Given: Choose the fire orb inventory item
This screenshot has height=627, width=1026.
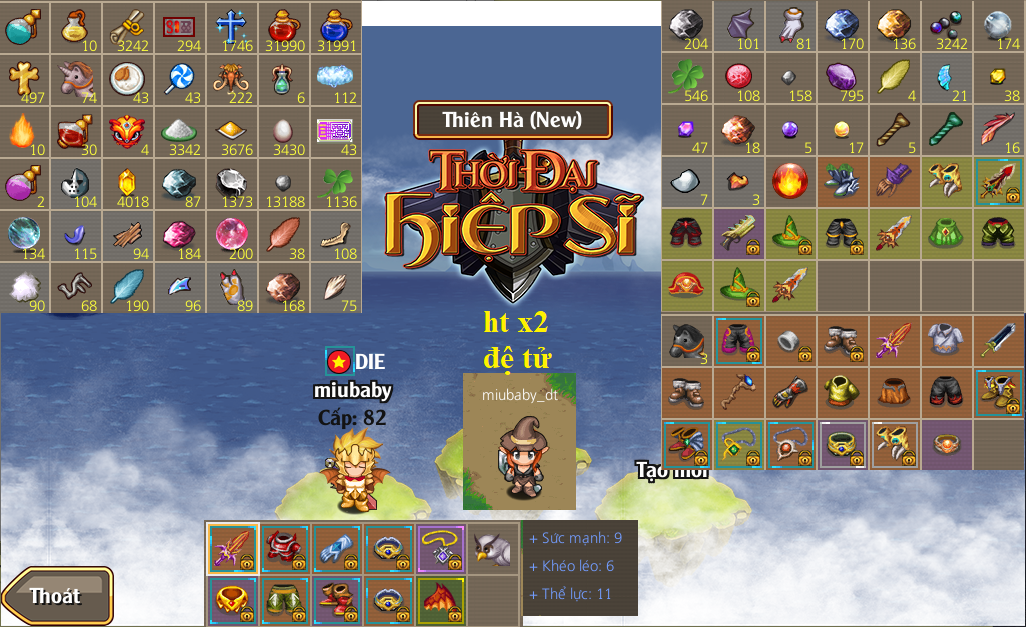Looking at the screenshot, I should tap(791, 182).
